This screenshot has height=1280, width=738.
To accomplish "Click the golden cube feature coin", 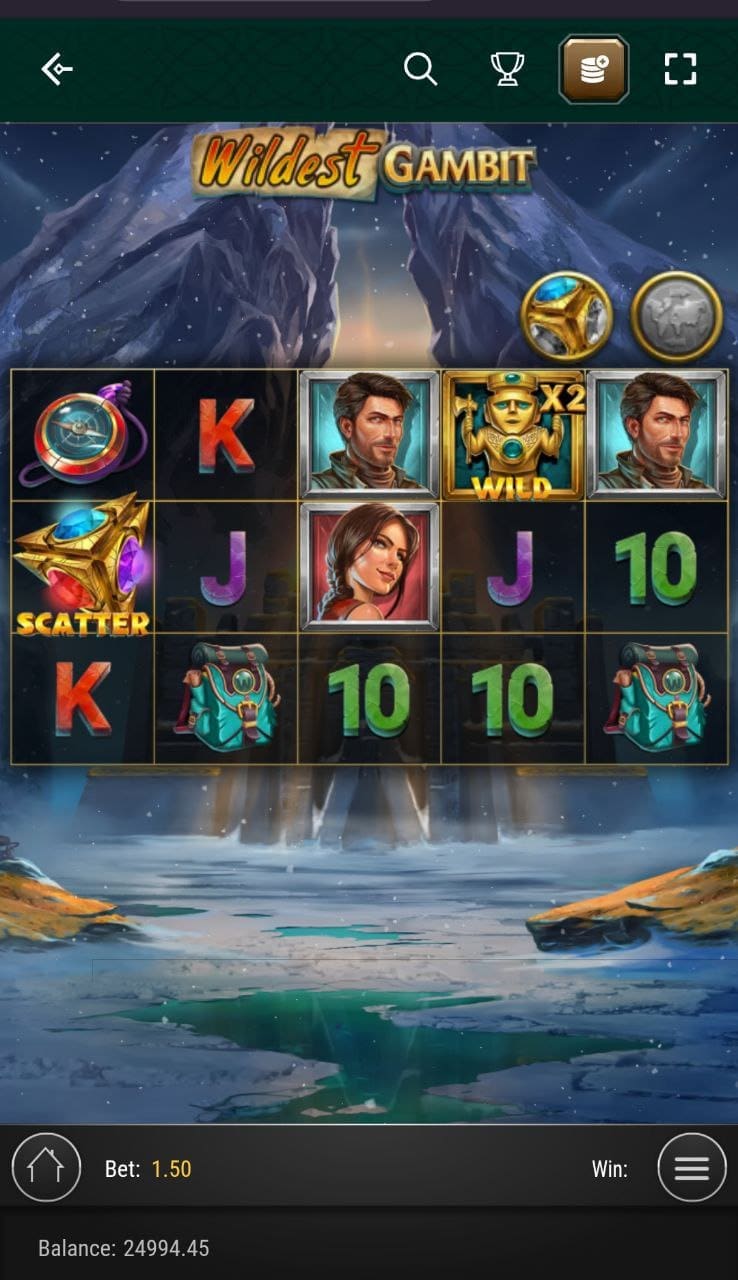I will tap(566, 316).
